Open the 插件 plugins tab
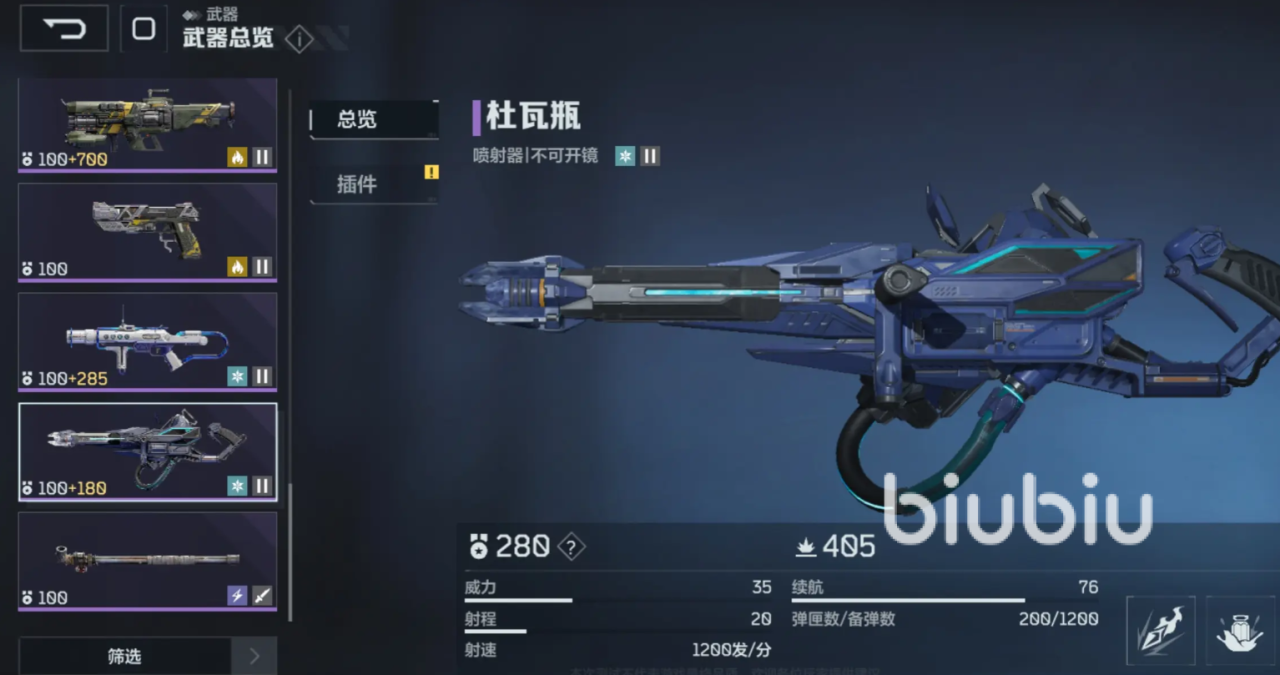Viewport: 1280px width, 675px height. (373, 184)
